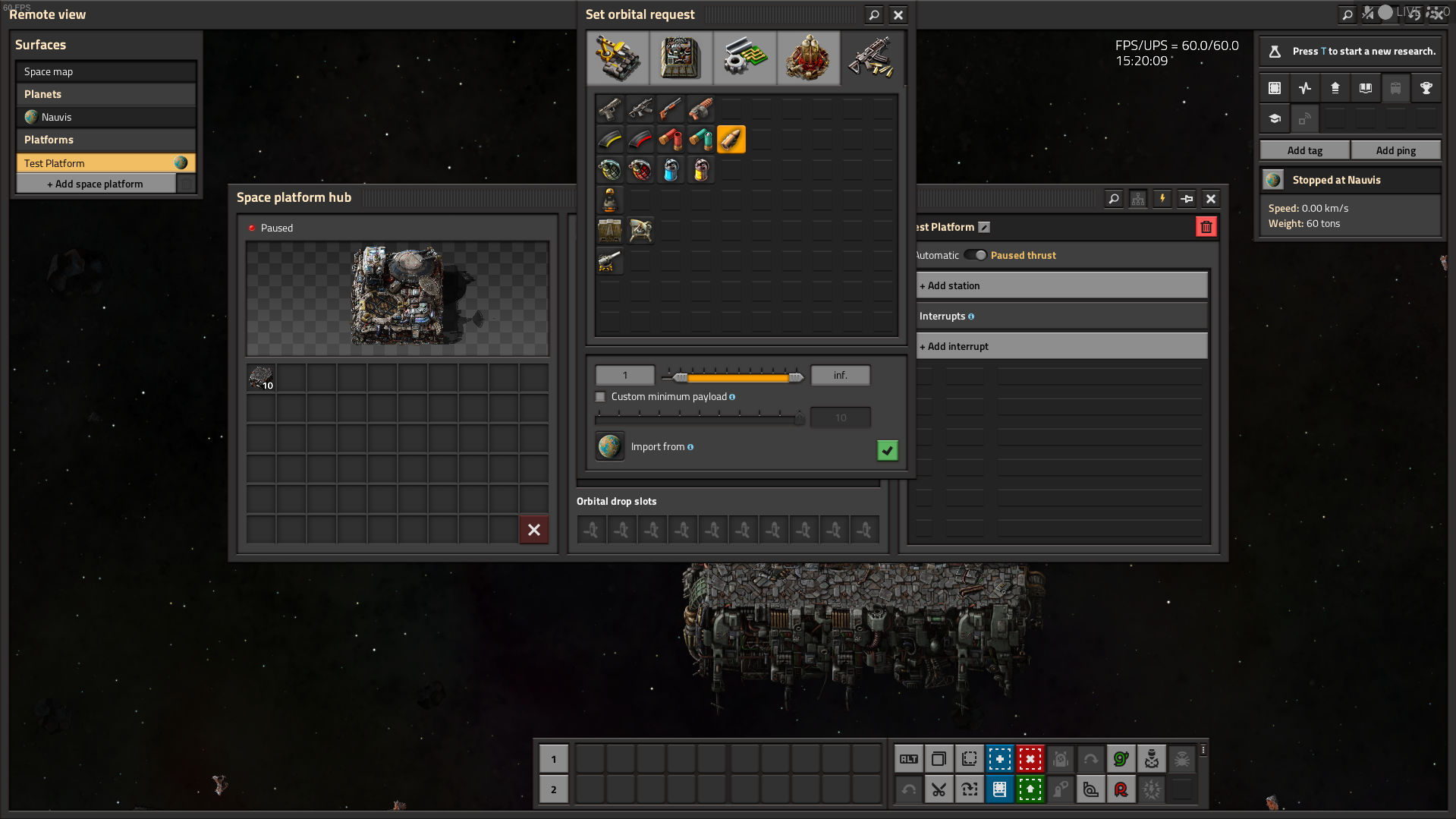Delete the platform with the red trash button
Viewport: 1456px width, 819px height.
tap(1206, 227)
